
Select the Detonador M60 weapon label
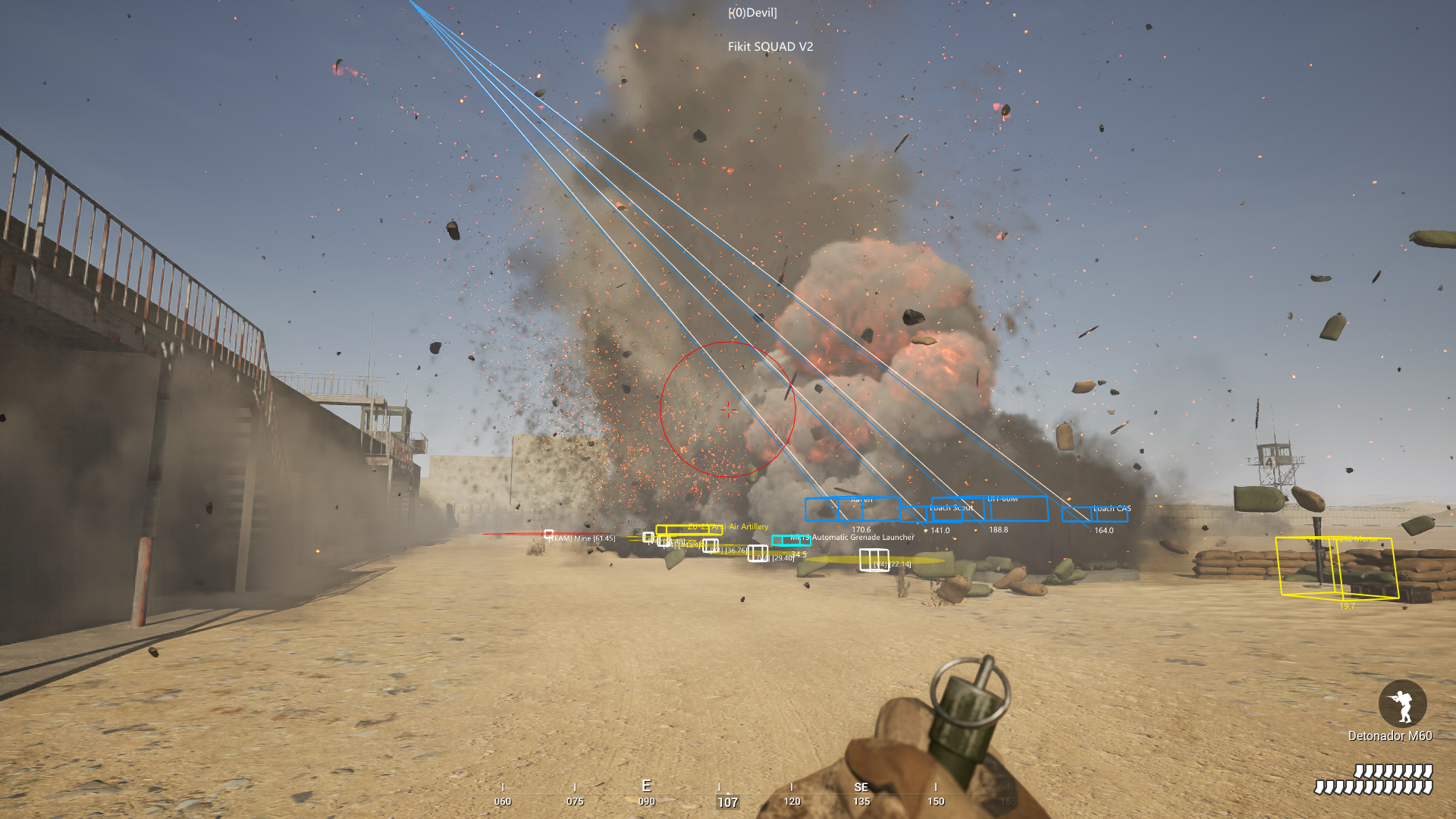click(1389, 736)
